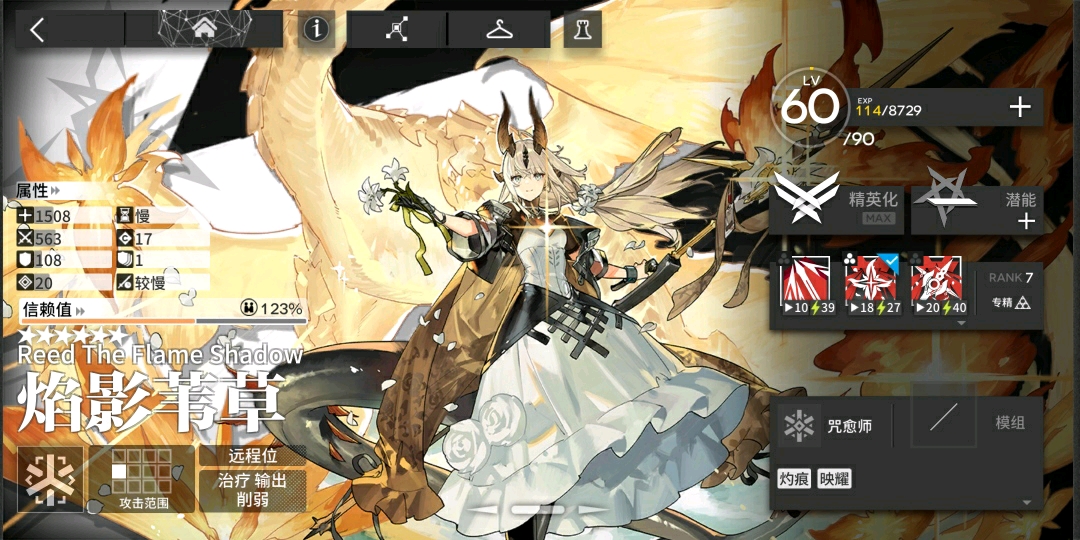Select the first skill icon

click(x=810, y=285)
